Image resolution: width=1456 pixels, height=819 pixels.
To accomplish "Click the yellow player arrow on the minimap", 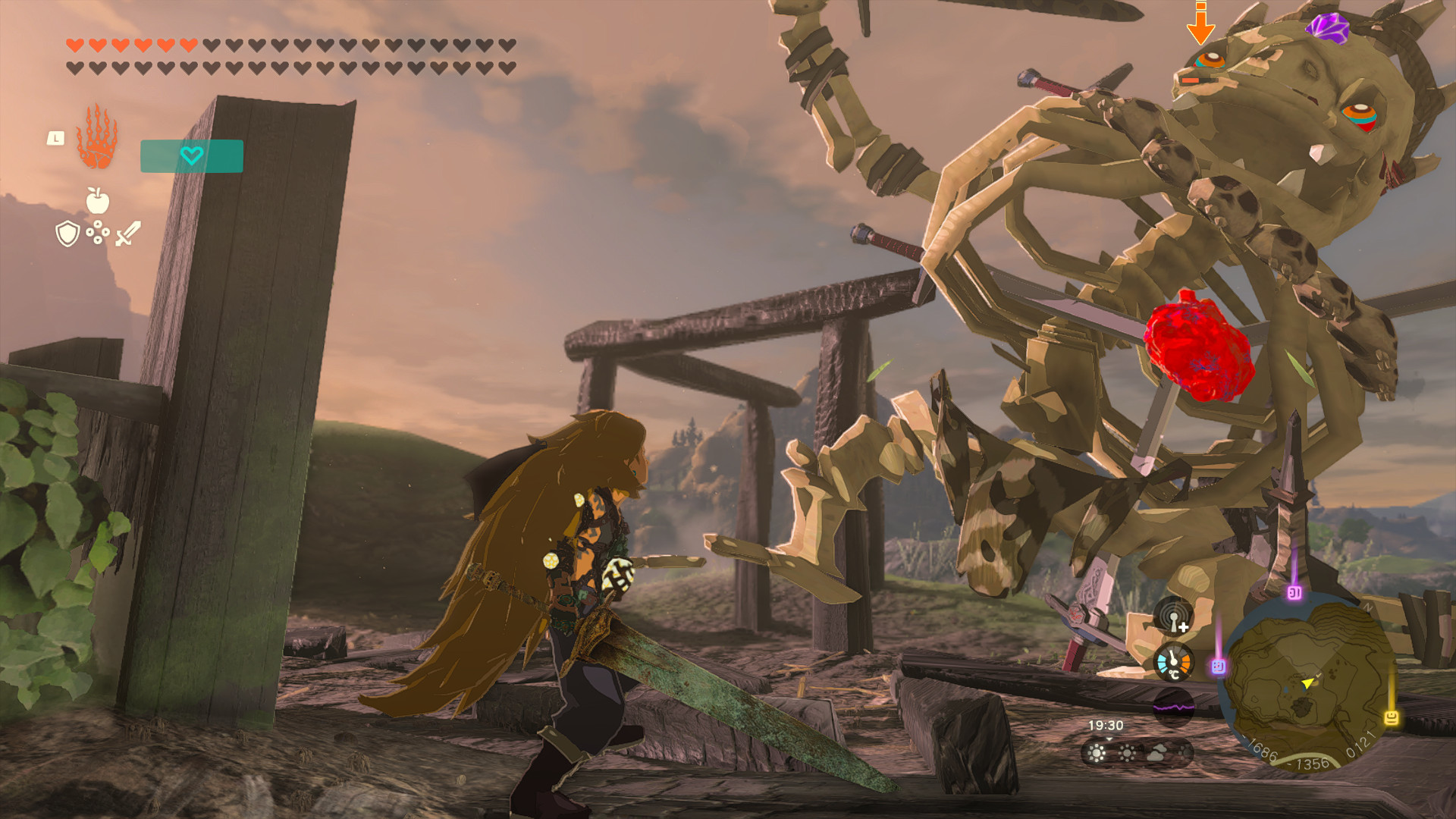I will pyautogui.click(x=1307, y=683).
